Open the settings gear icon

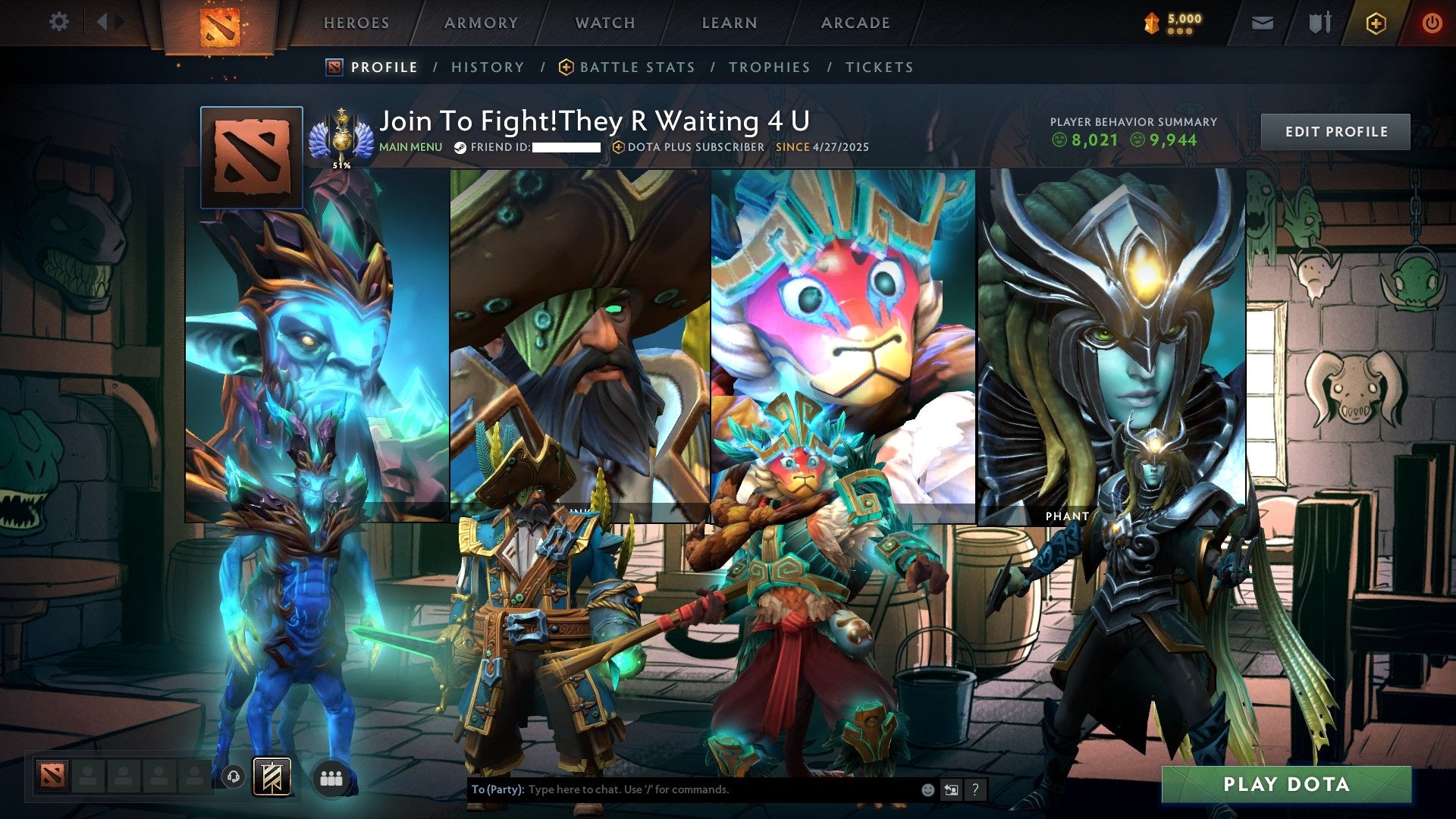click(x=59, y=22)
